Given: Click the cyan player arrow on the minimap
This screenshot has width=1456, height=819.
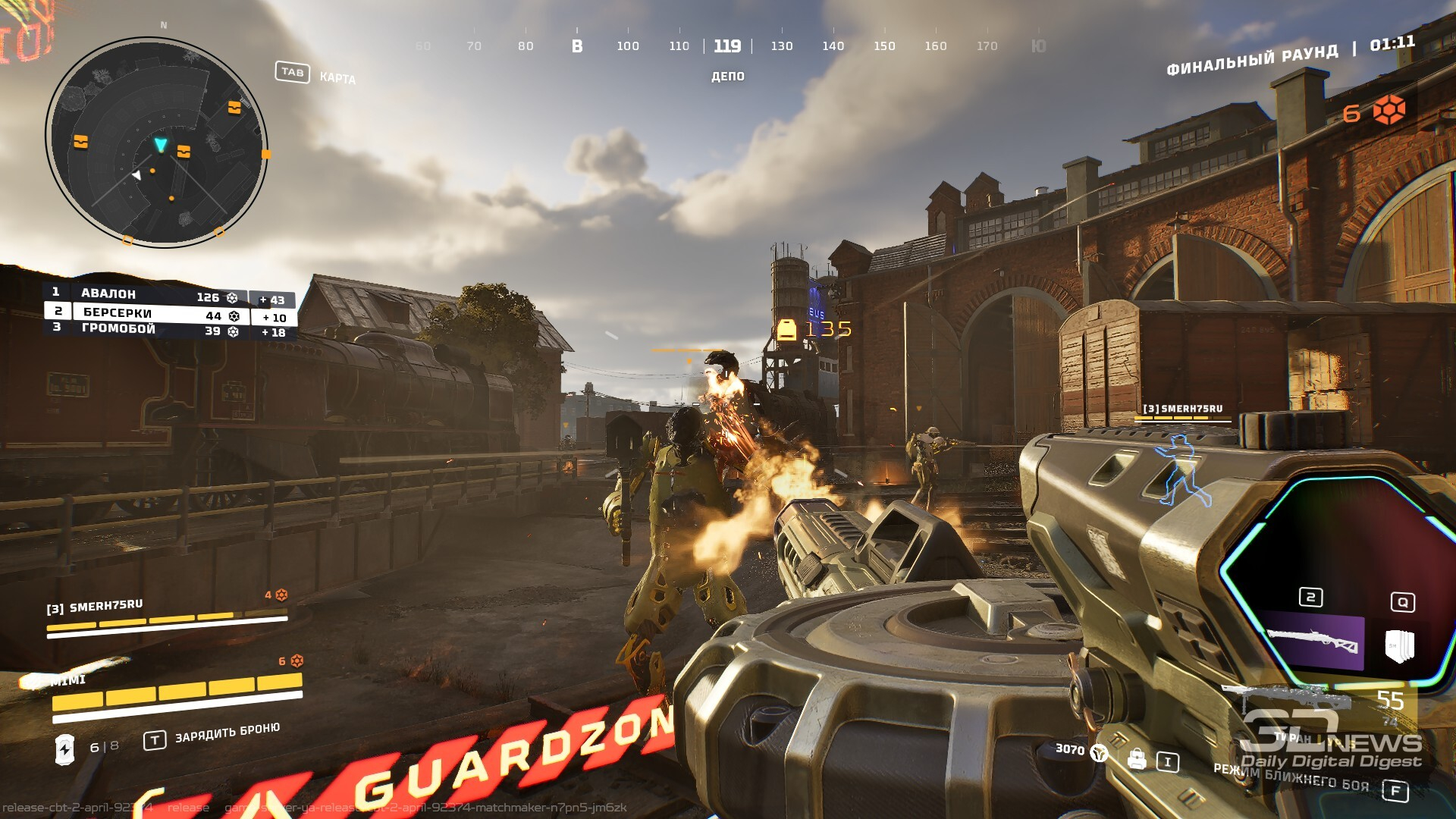Looking at the screenshot, I should (x=160, y=144).
